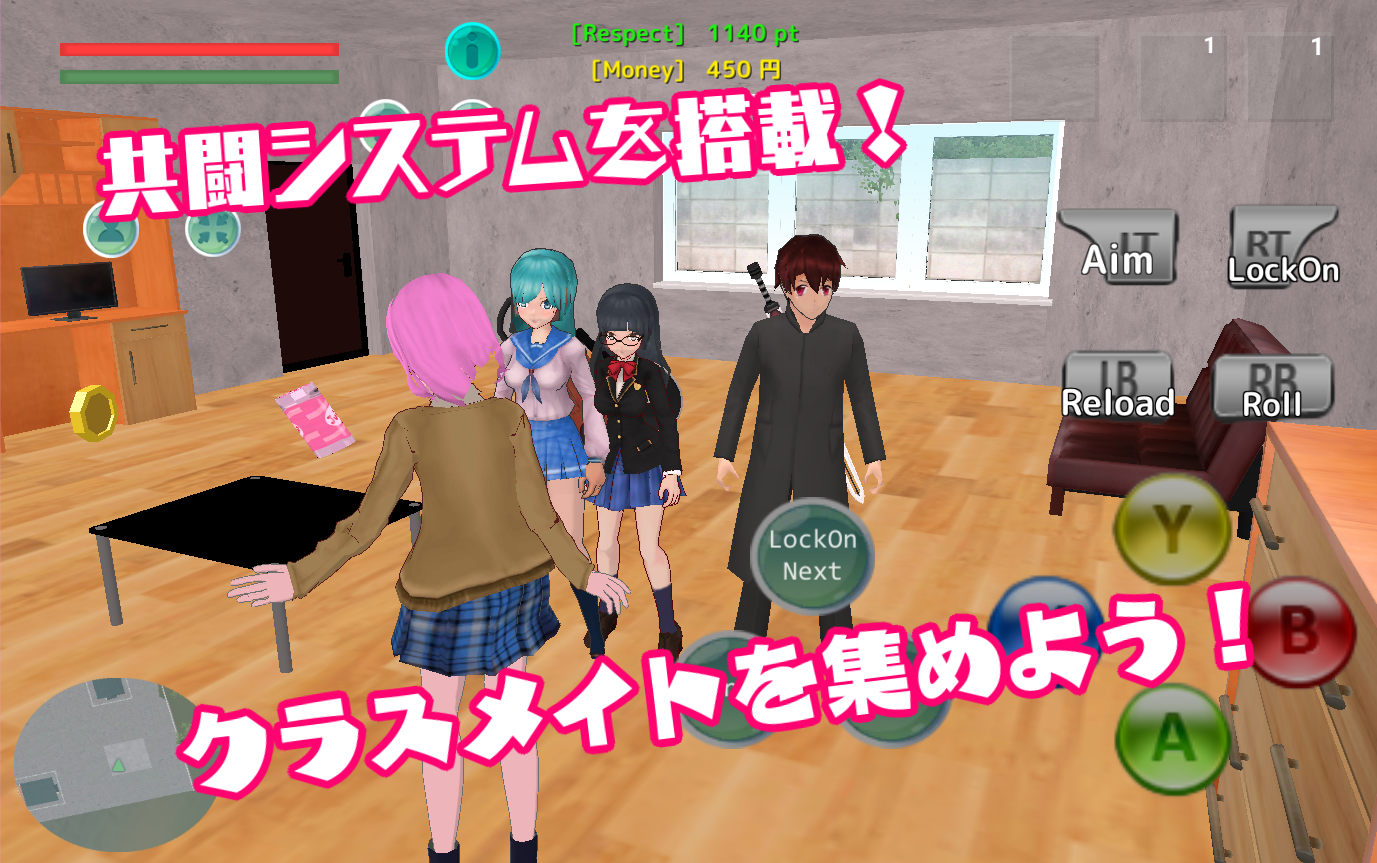Select the character silhouette icon on the left
1377x863 pixels.
pyautogui.click(x=110, y=232)
